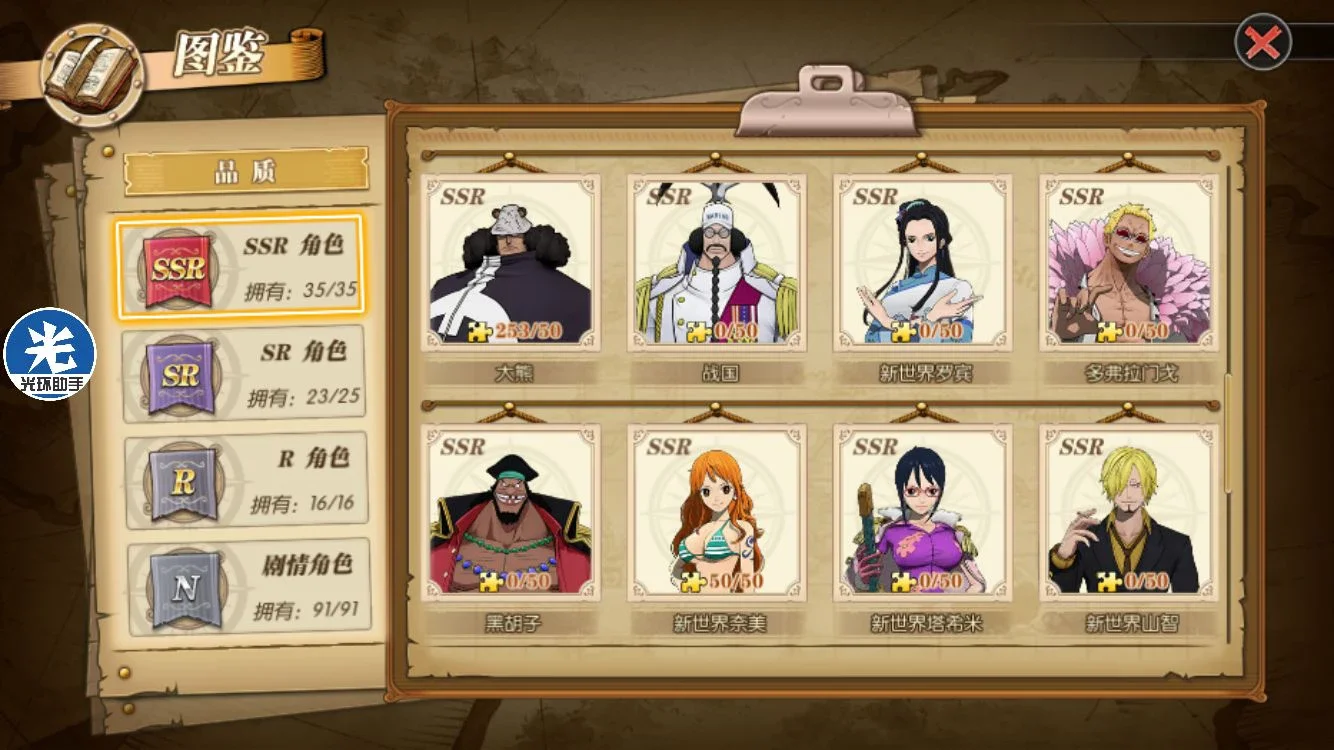Select the 黑胡子 character card

[x=511, y=514]
